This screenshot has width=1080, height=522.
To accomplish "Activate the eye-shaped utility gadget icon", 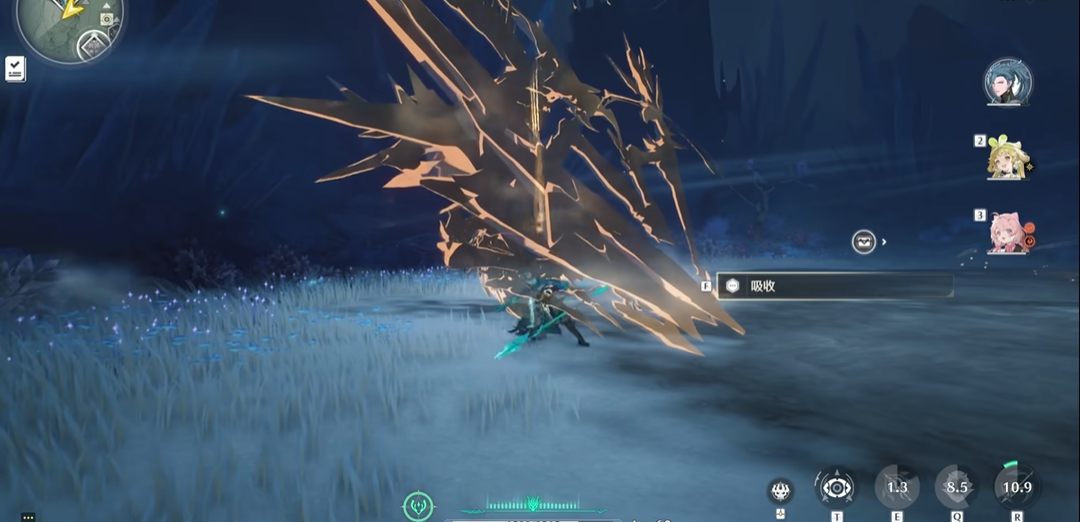I will (835, 487).
